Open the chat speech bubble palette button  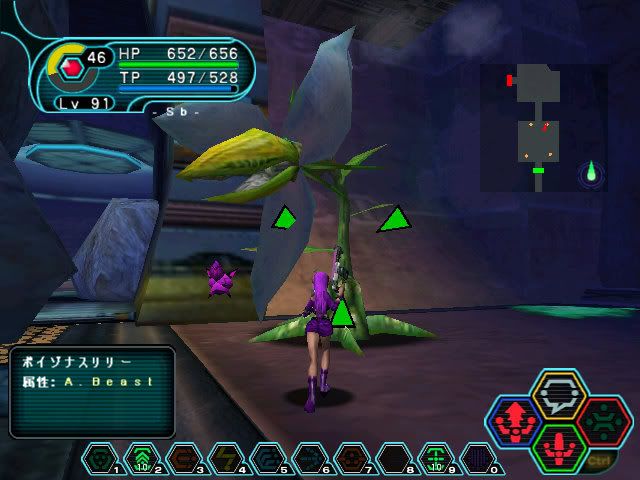[x=558, y=396]
